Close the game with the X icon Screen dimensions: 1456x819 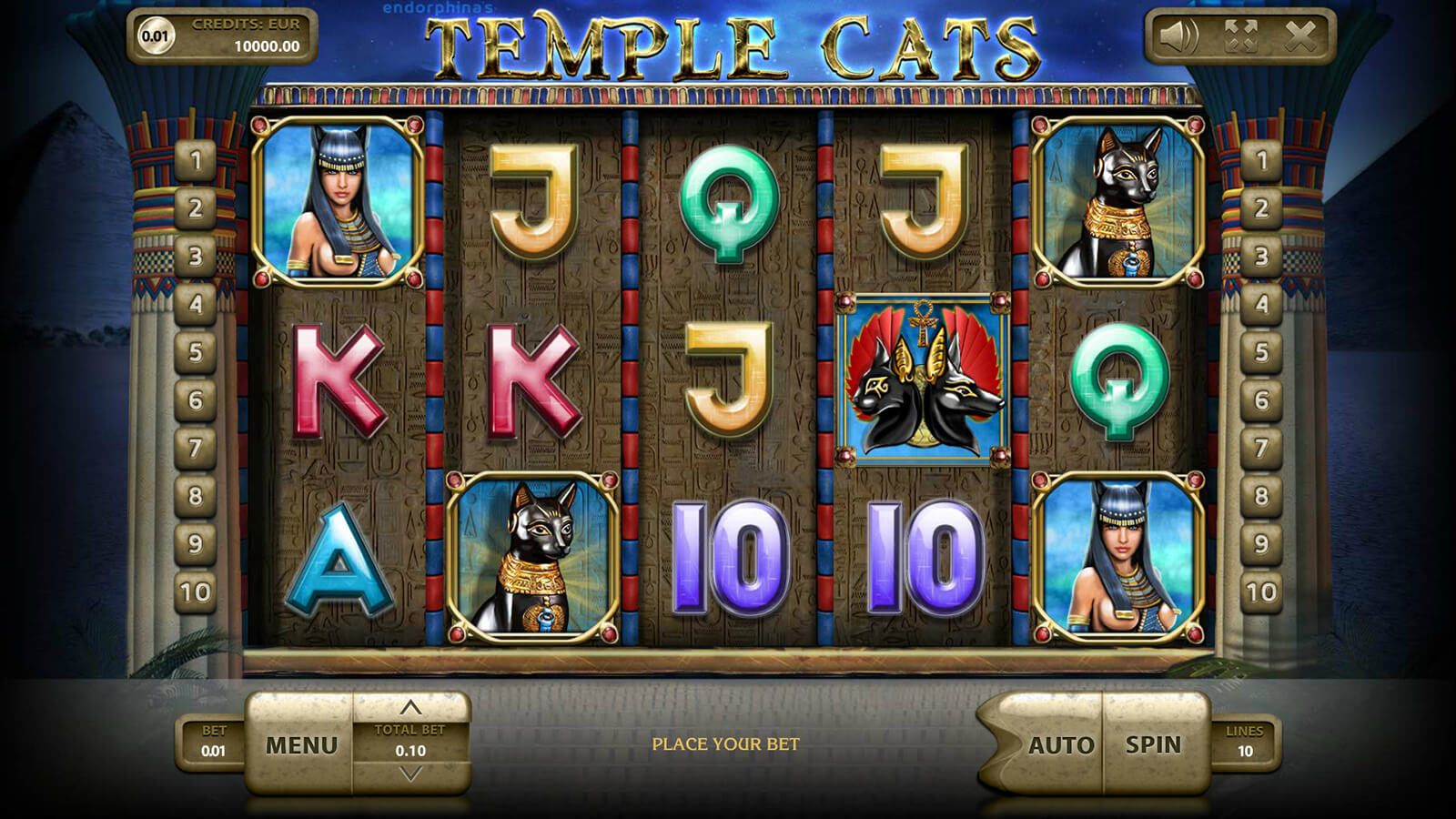[1300, 36]
